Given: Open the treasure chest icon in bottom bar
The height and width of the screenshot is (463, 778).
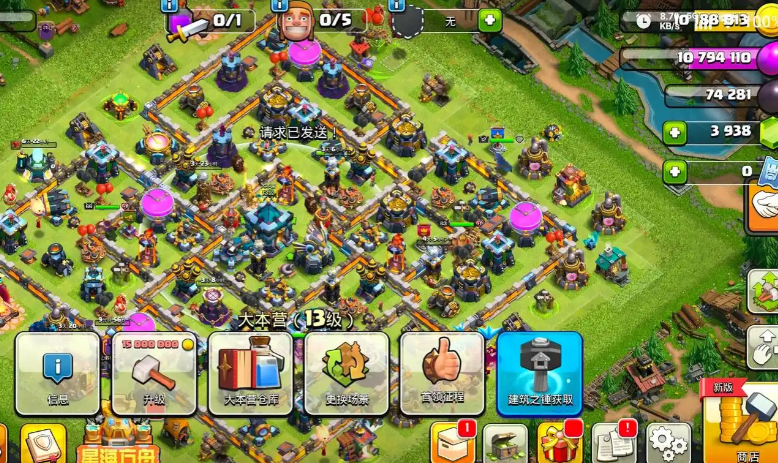Looking at the screenshot, I should pos(504,443).
